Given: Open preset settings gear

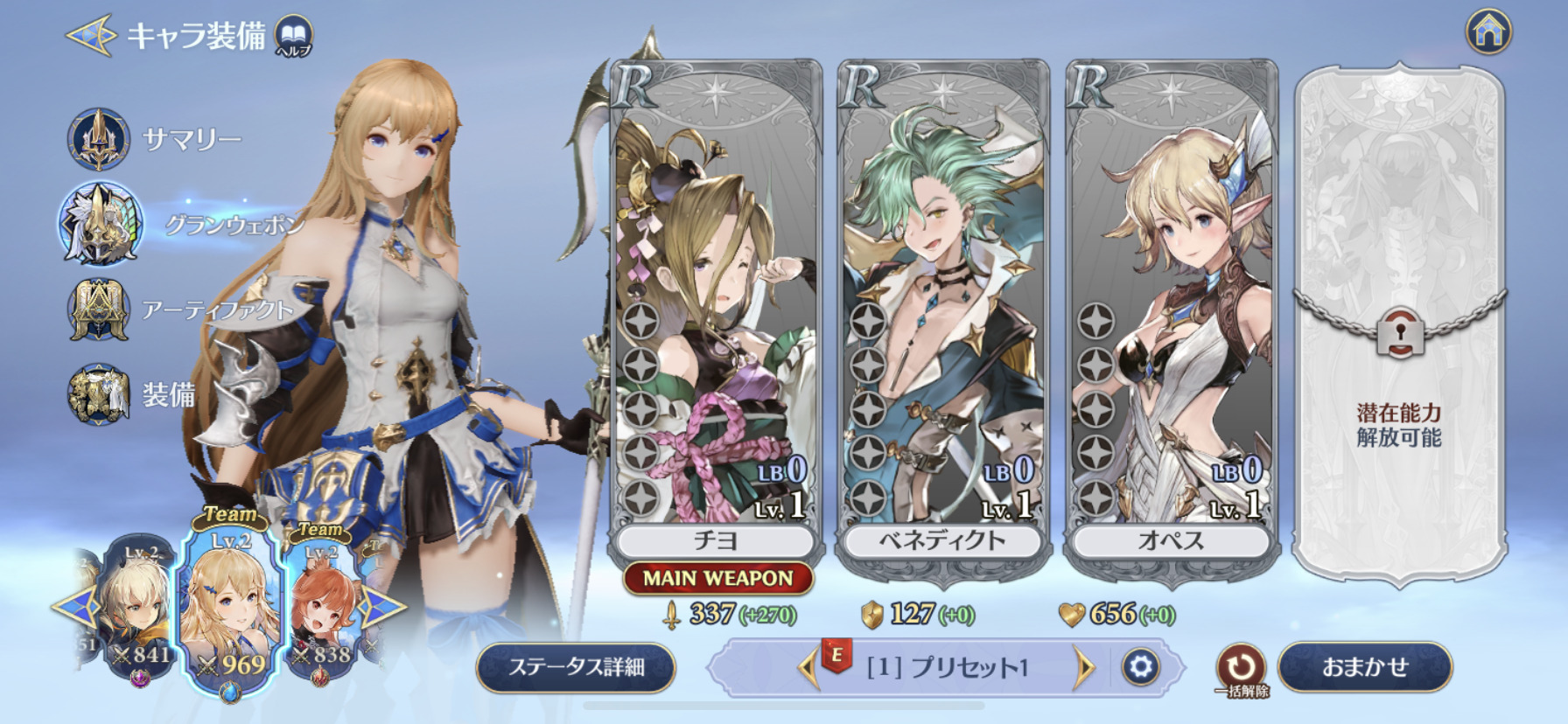Looking at the screenshot, I should [1141, 668].
